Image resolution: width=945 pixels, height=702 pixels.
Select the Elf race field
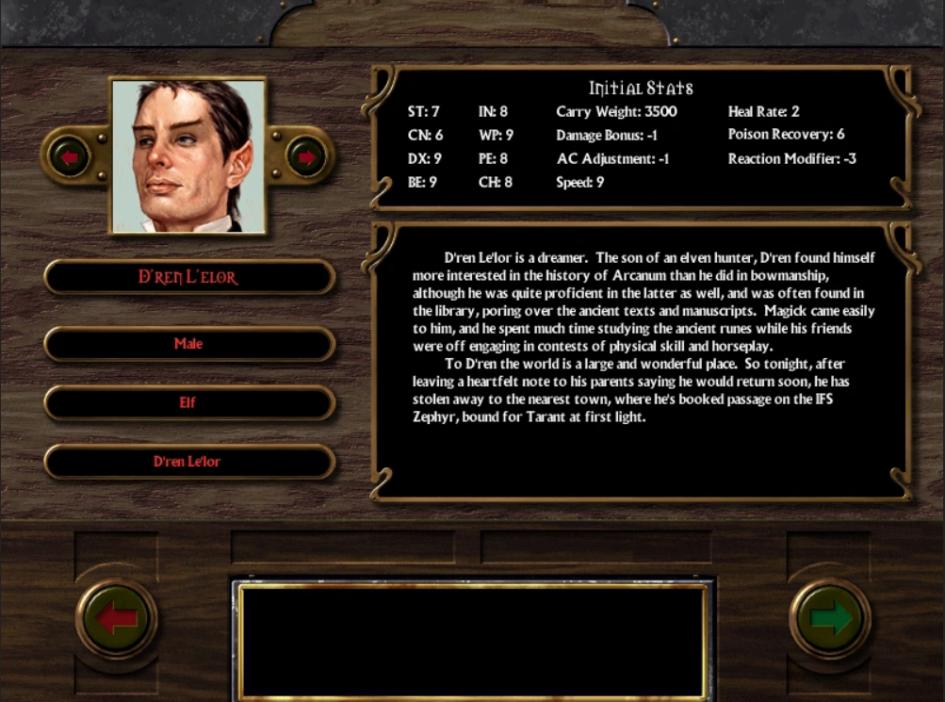188,403
